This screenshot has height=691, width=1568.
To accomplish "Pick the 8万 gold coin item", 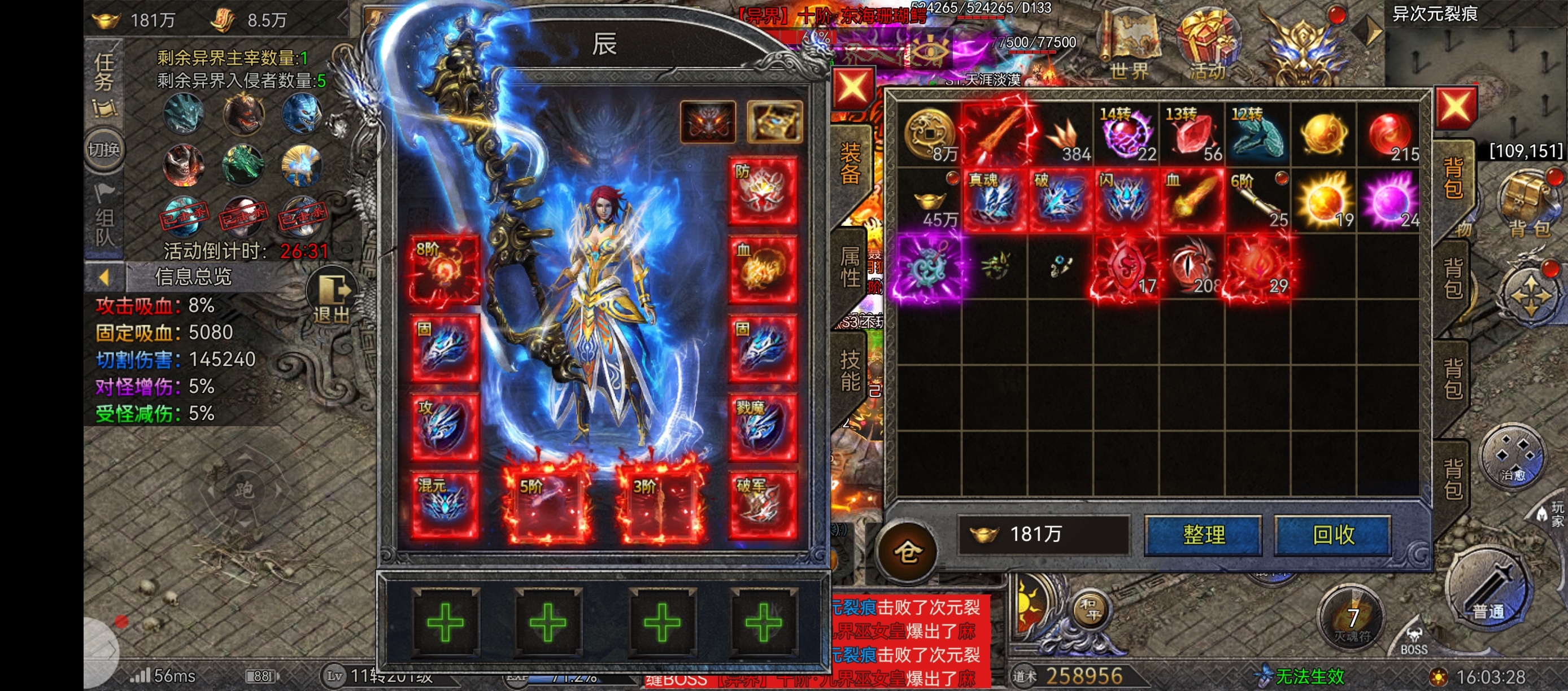I will 929,135.
